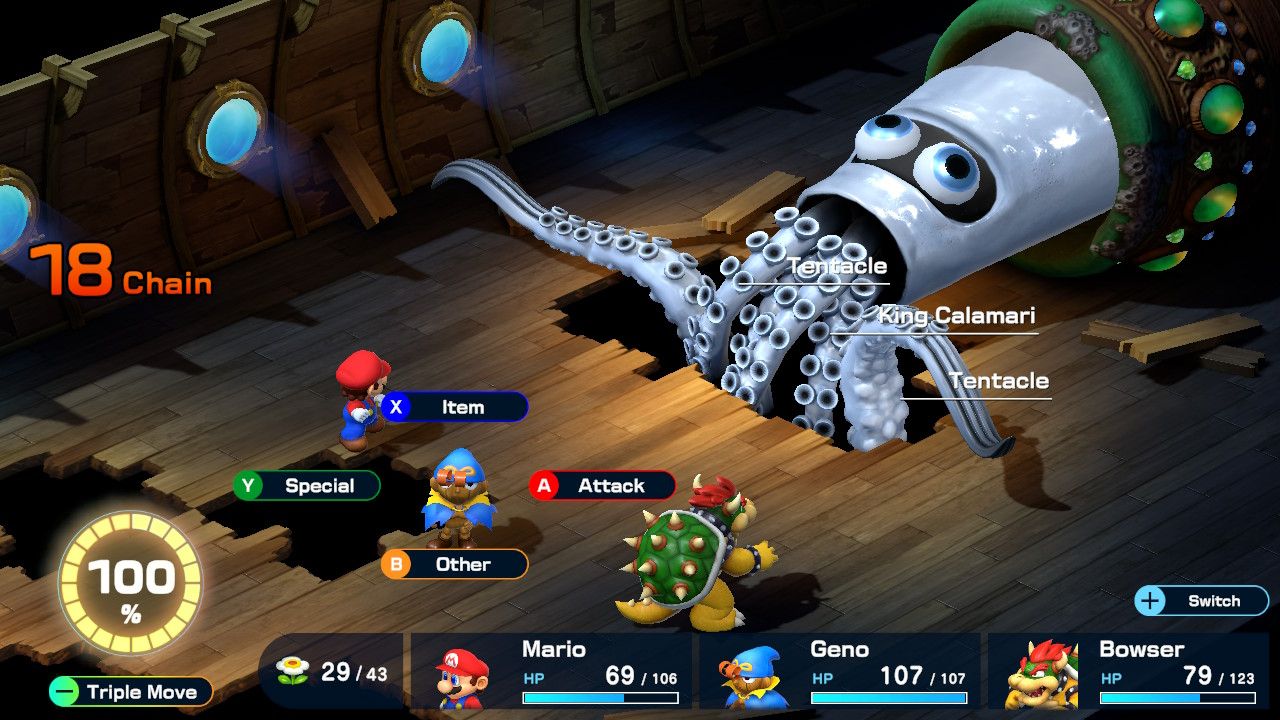1280x720 pixels.
Task: Select Bowser's party status panel
Action: pyautogui.click(x=1128, y=671)
